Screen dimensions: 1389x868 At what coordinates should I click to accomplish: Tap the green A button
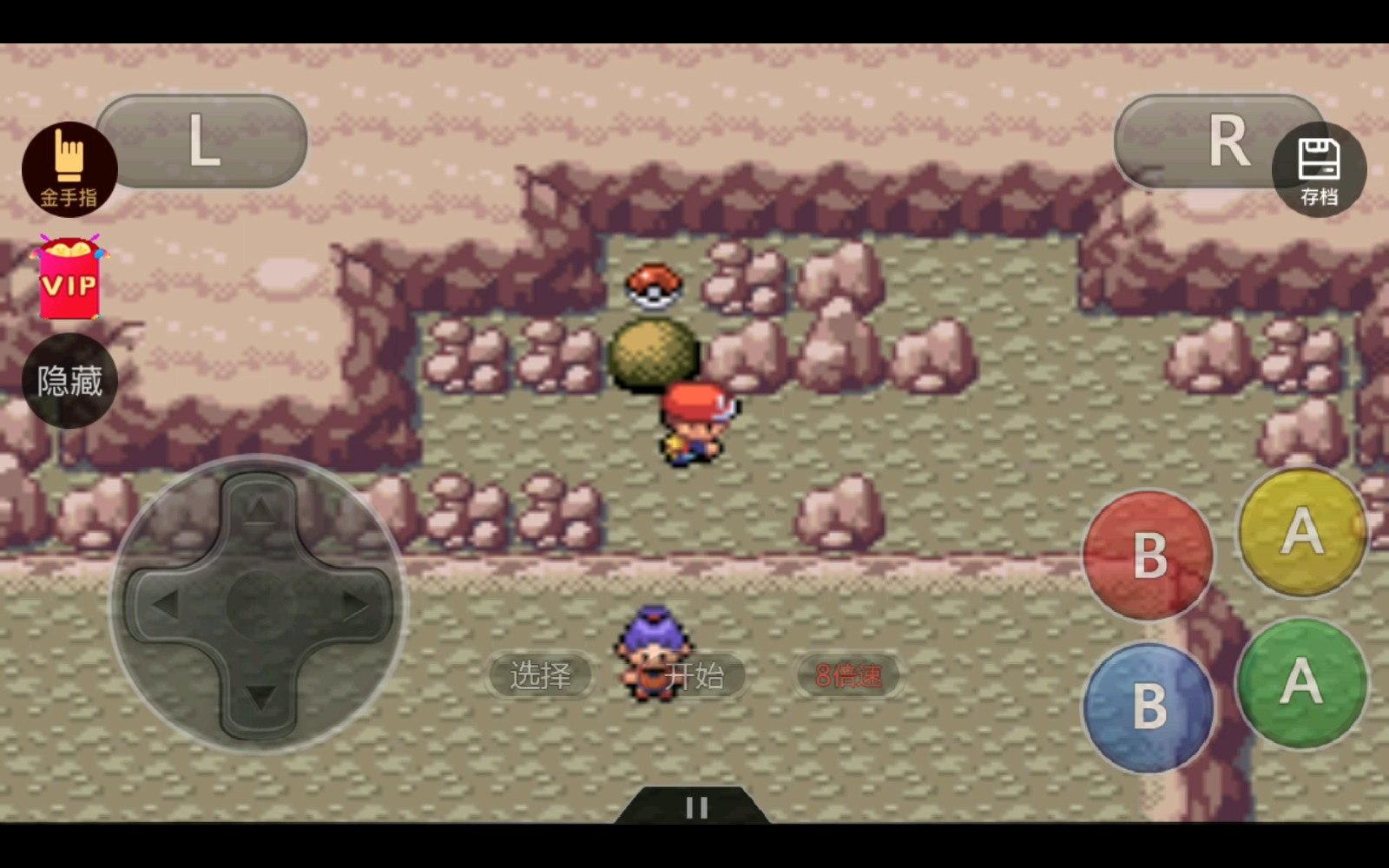pos(1301,682)
